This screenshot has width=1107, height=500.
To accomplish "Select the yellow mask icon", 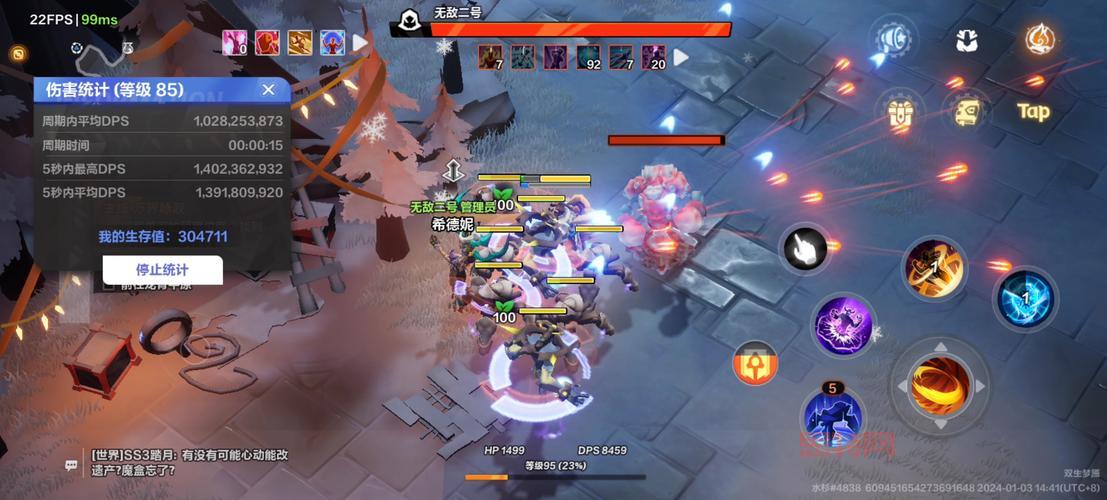I will (966, 111).
